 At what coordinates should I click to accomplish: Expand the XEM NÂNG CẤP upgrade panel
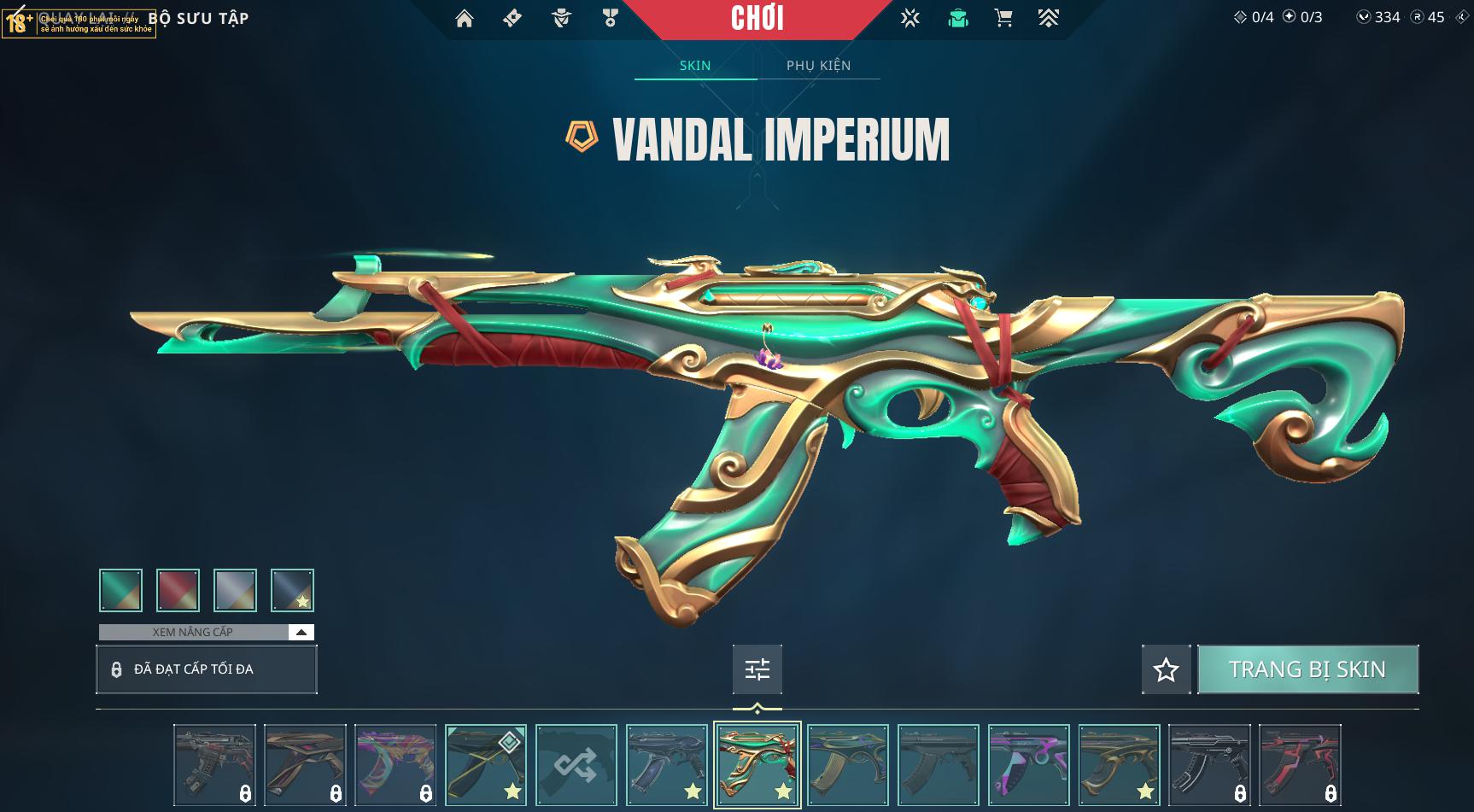click(301, 632)
